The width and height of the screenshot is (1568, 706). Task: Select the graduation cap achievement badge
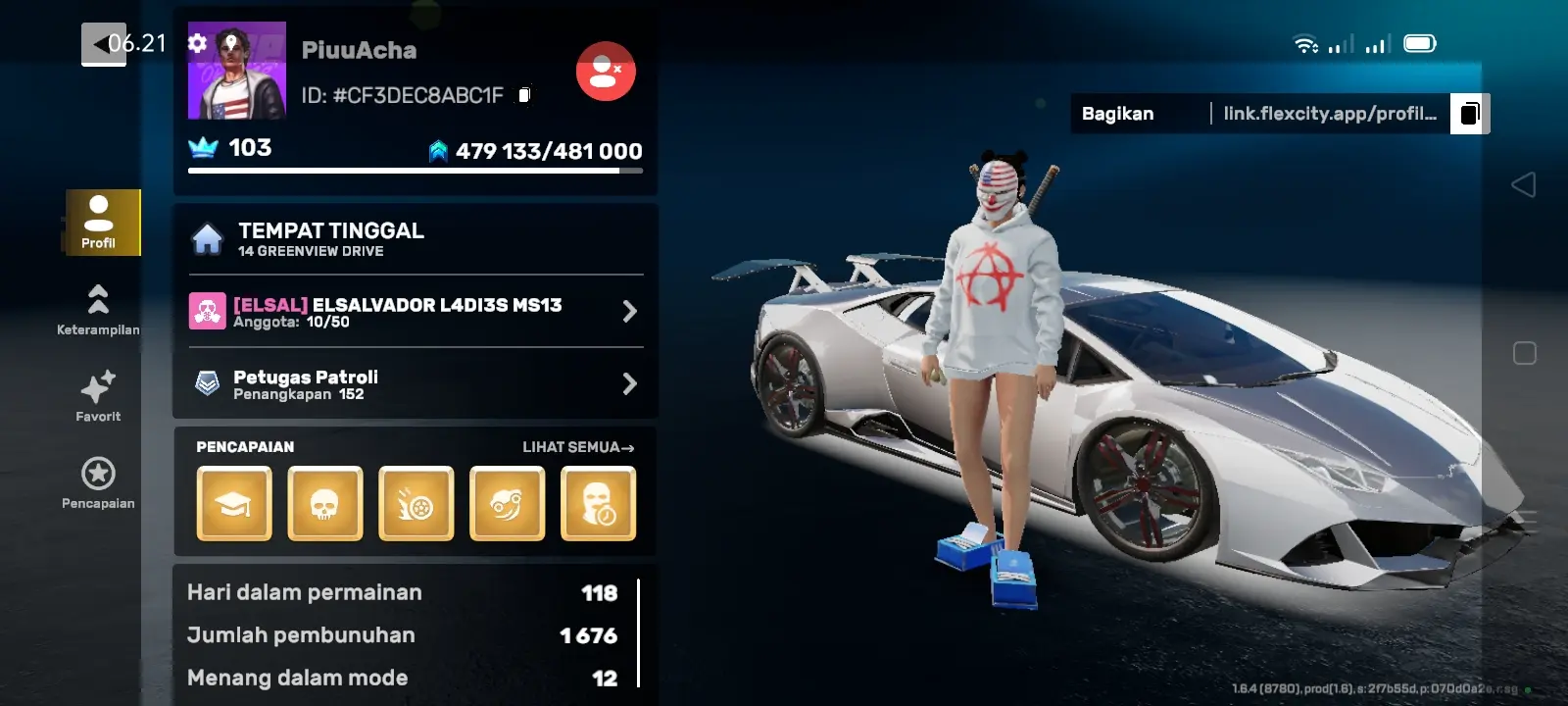click(234, 504)
